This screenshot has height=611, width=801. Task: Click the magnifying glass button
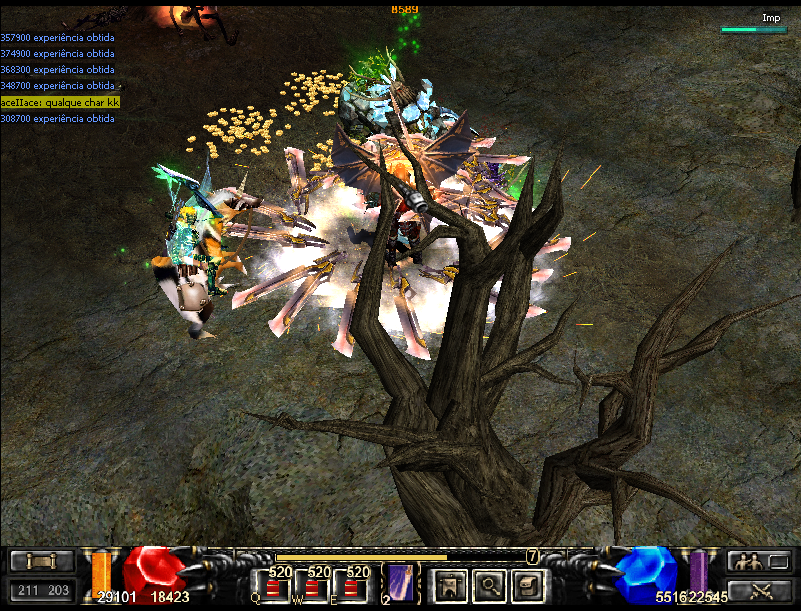pyautogui.click(x=490, y=585)
